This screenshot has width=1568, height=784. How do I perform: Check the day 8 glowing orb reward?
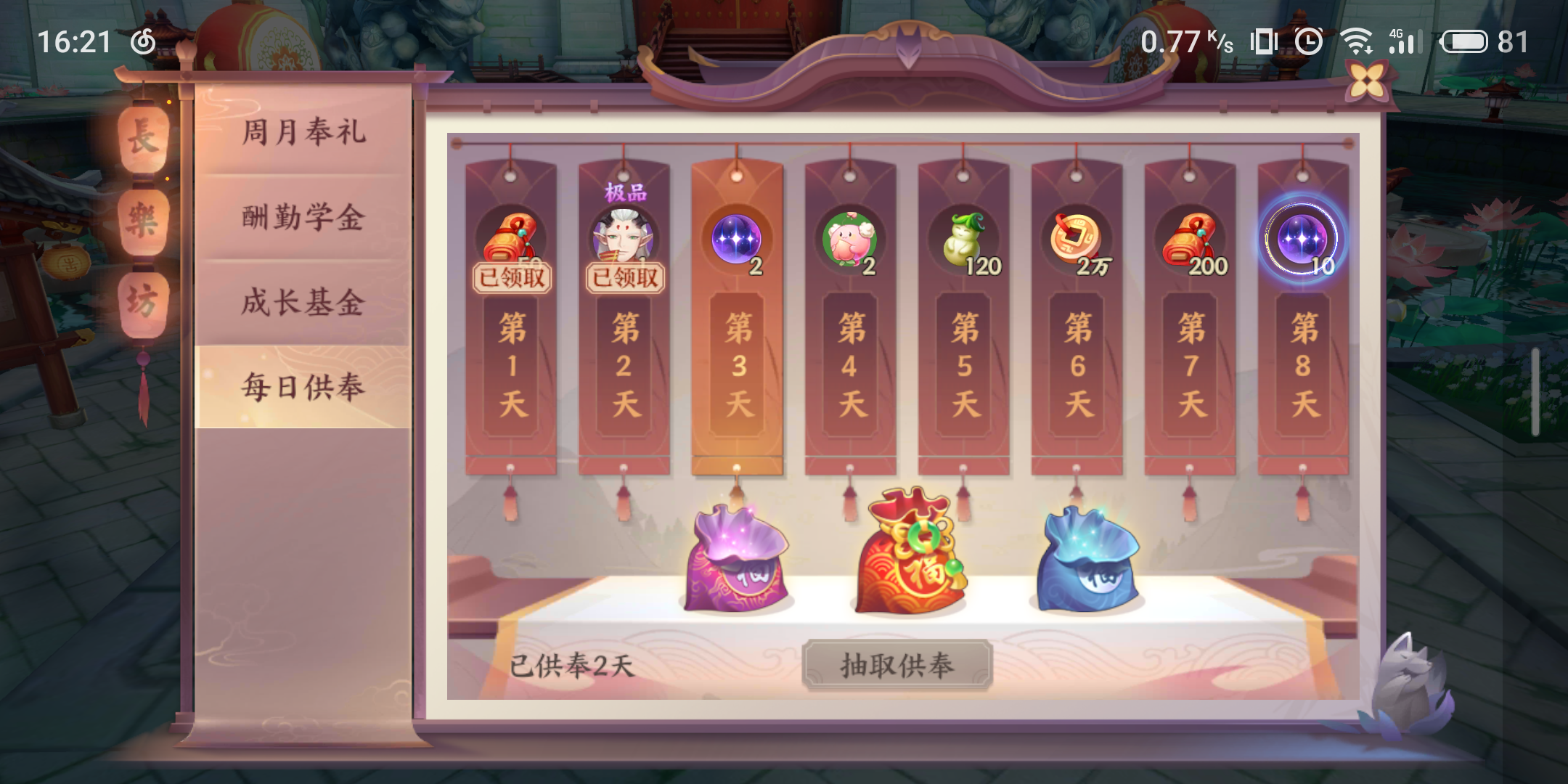(x=1302, y=238)
